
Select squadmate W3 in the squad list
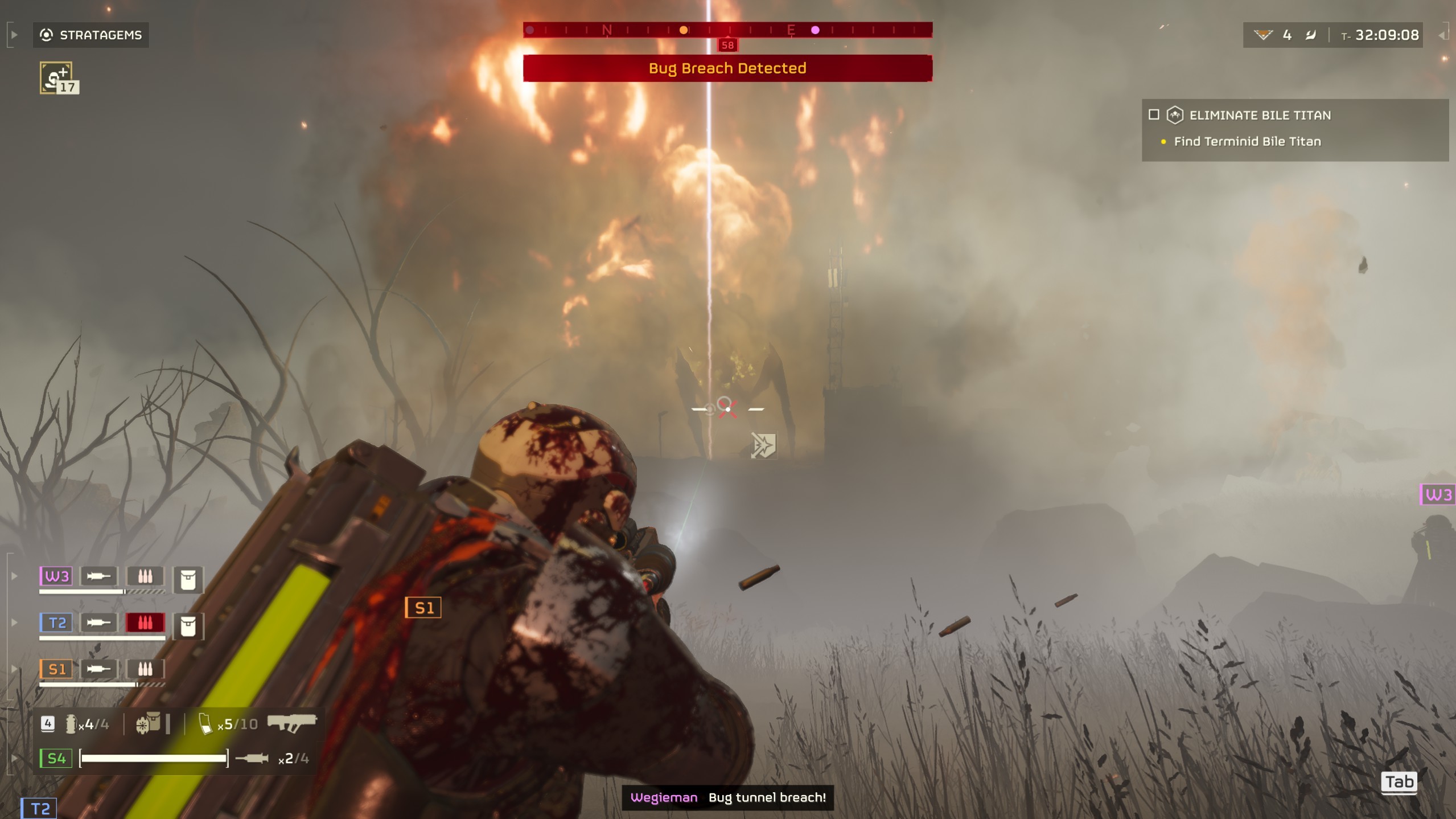[x=56, y=576]
